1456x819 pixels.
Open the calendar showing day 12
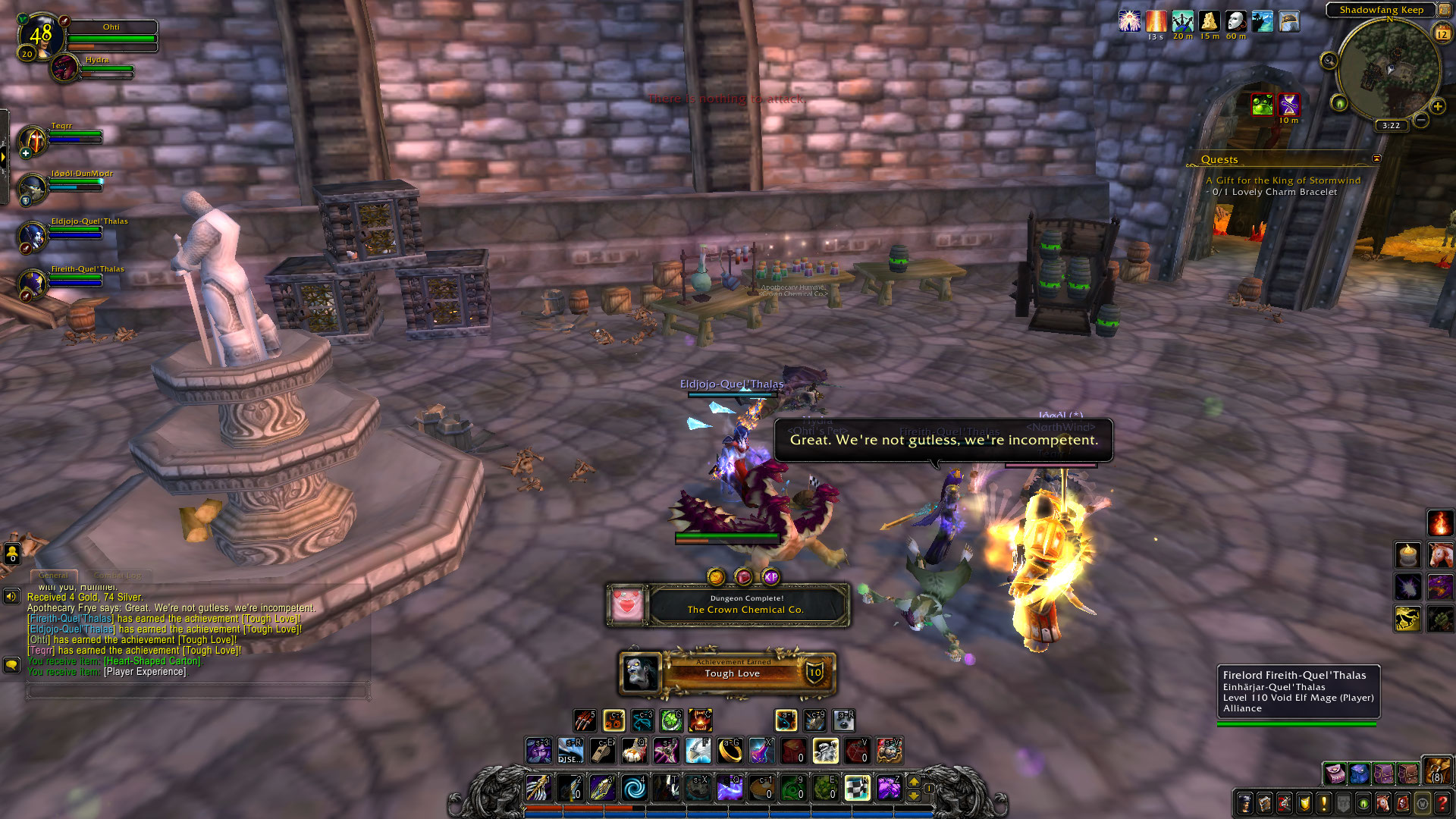tap(1442, 34)
